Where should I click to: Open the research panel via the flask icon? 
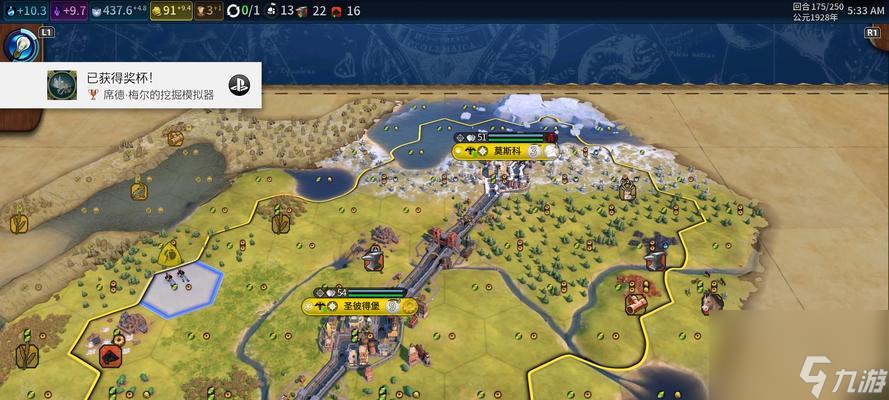click(20, 46)
